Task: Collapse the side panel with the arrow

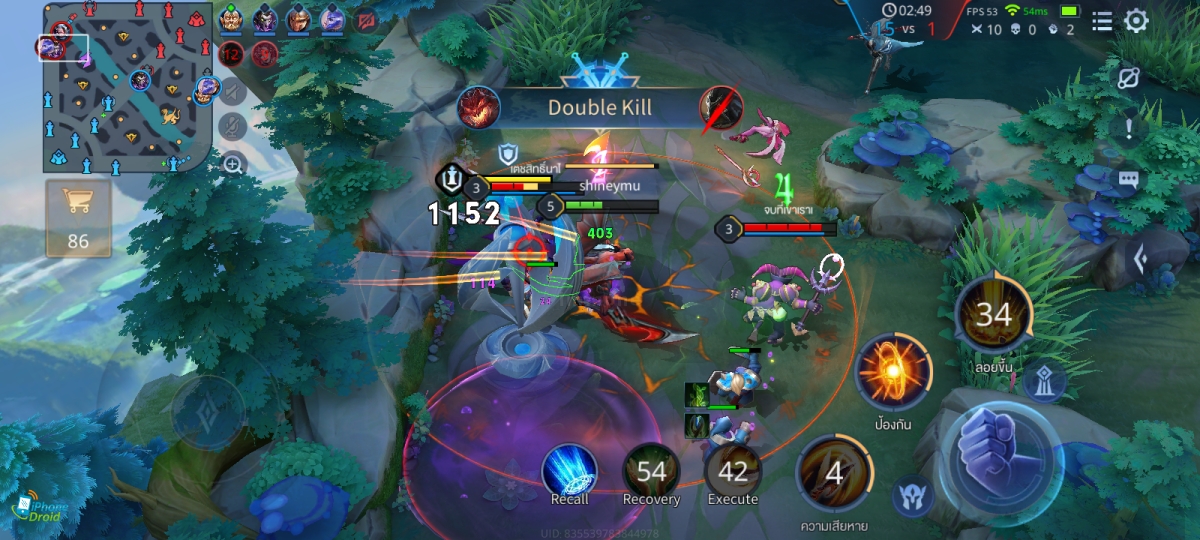Action: point(1139,260)
